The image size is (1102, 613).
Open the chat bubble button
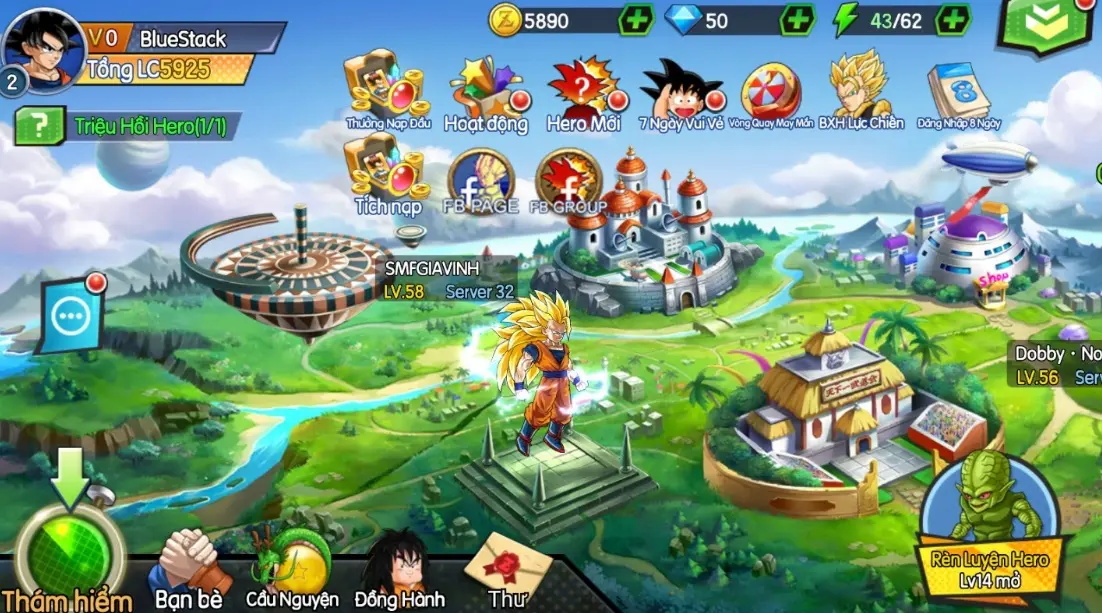click(71, 317)
